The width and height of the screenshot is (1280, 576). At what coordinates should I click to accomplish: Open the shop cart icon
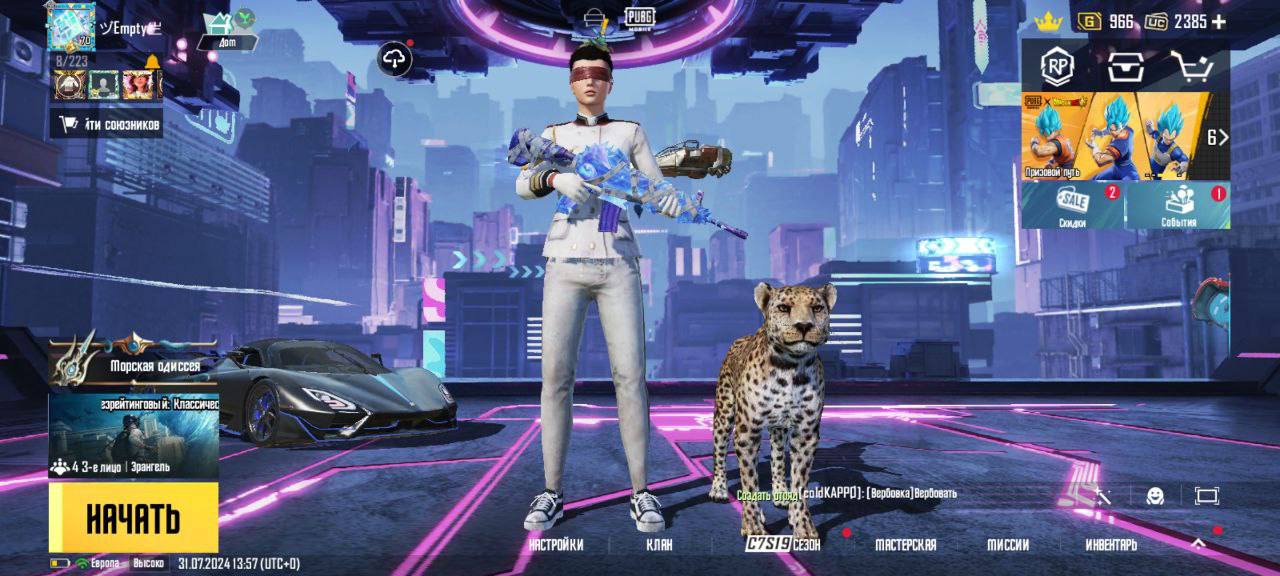point(1191,66)
